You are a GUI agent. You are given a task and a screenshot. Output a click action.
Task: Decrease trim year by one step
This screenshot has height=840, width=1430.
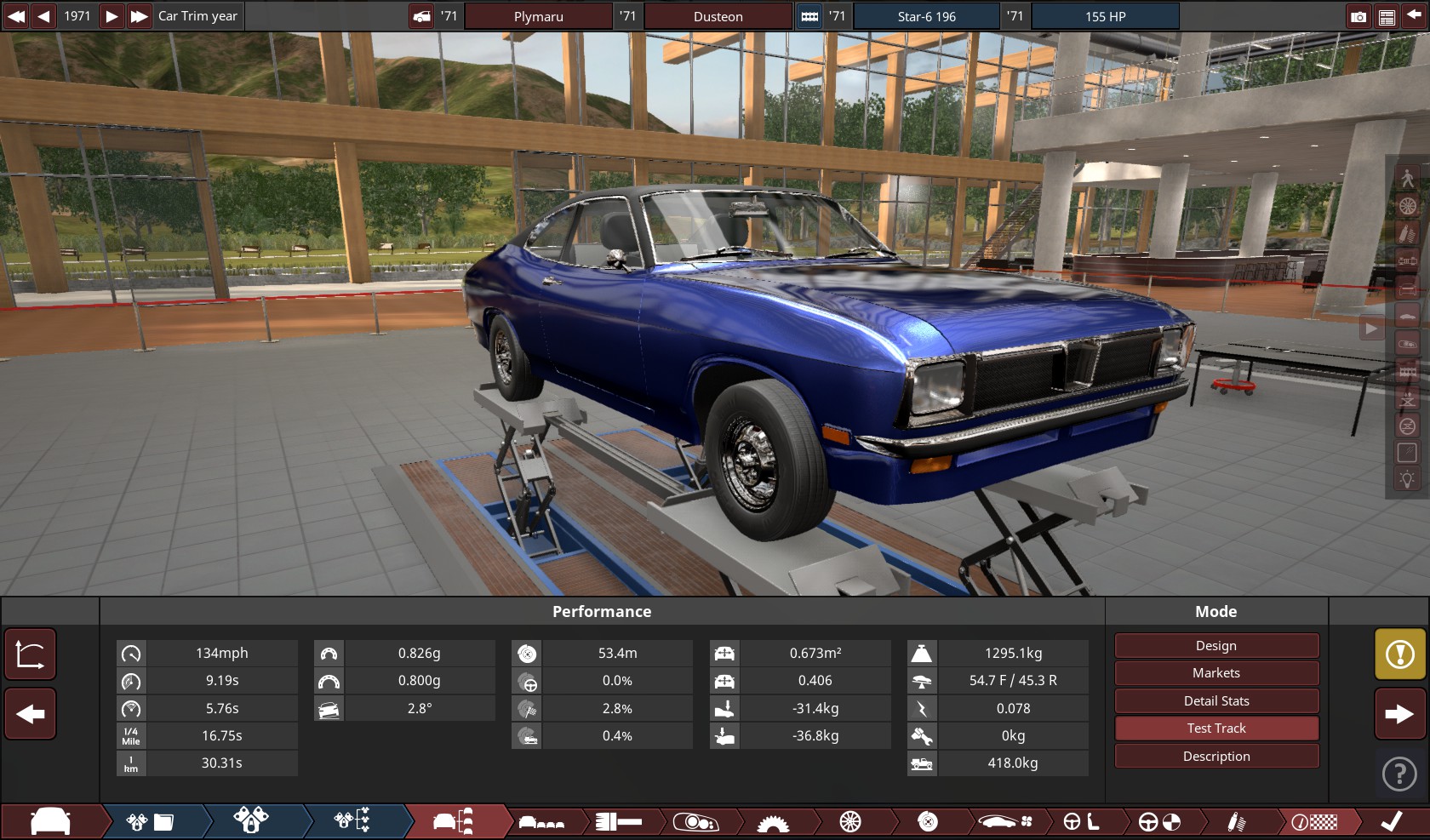pos(43,16)
